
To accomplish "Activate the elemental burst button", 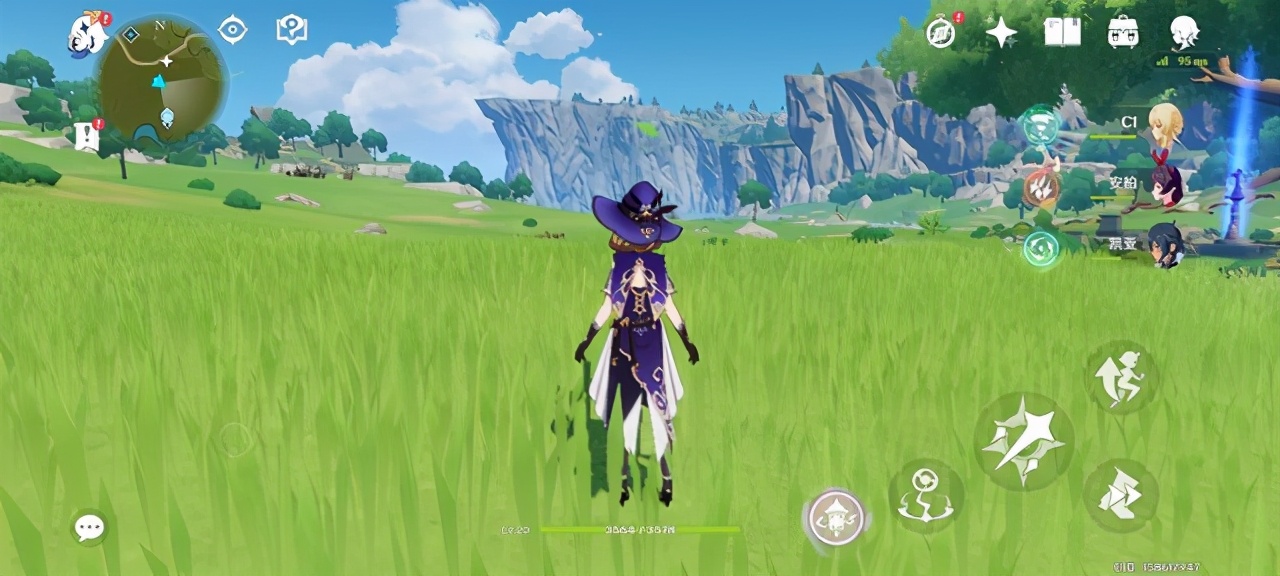I will (836, 518).
